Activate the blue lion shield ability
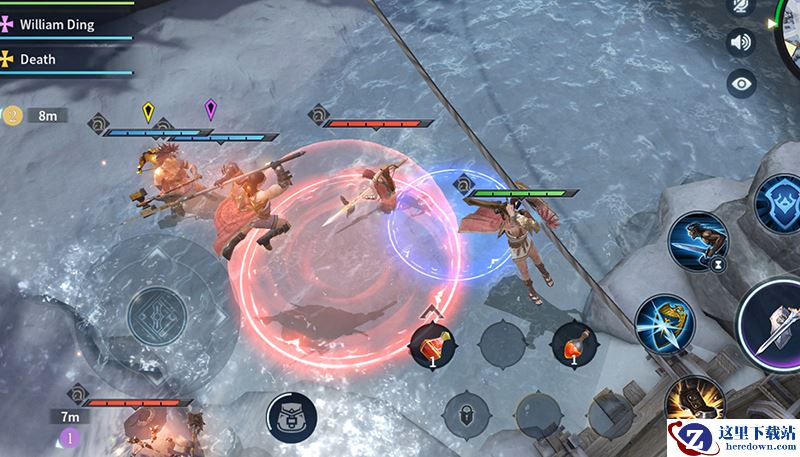 [x=780, y=203]
